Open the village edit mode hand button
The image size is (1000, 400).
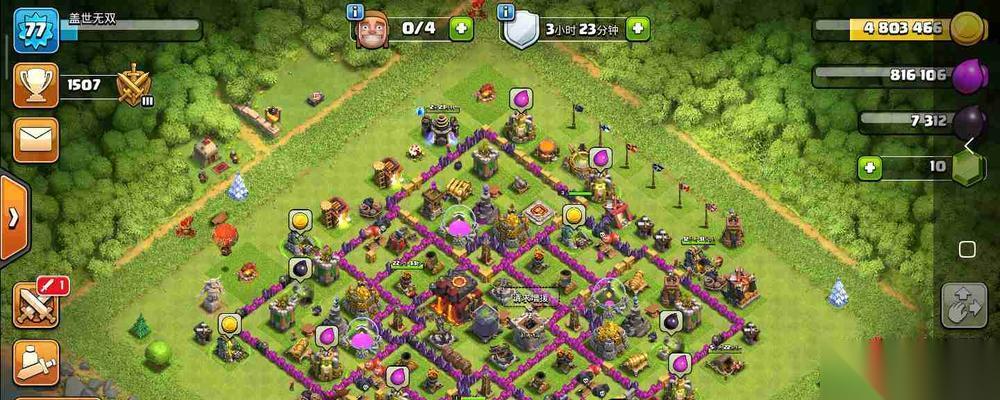click(x=964, y=305)
